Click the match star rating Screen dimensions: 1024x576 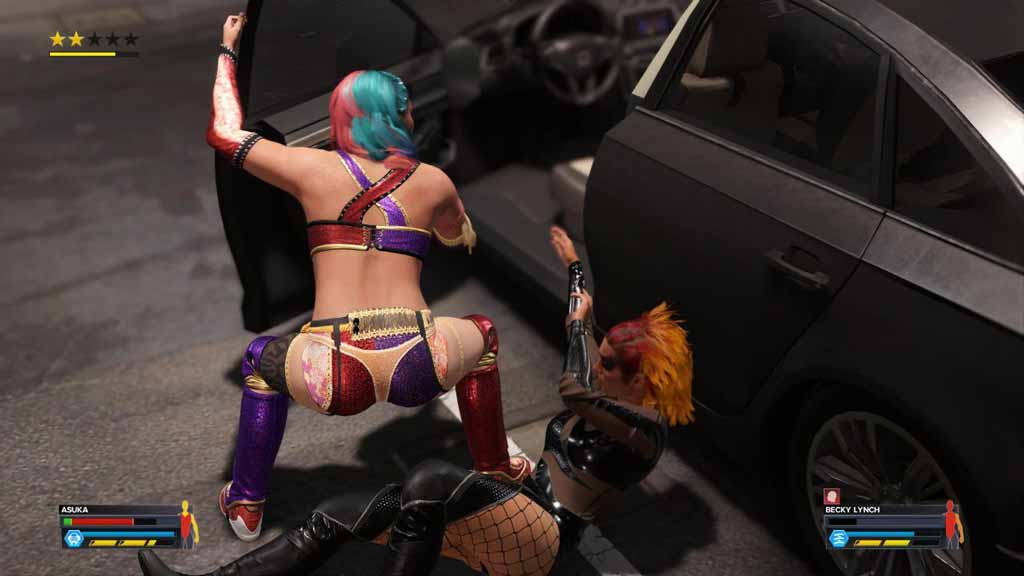(x=94, y=39)
